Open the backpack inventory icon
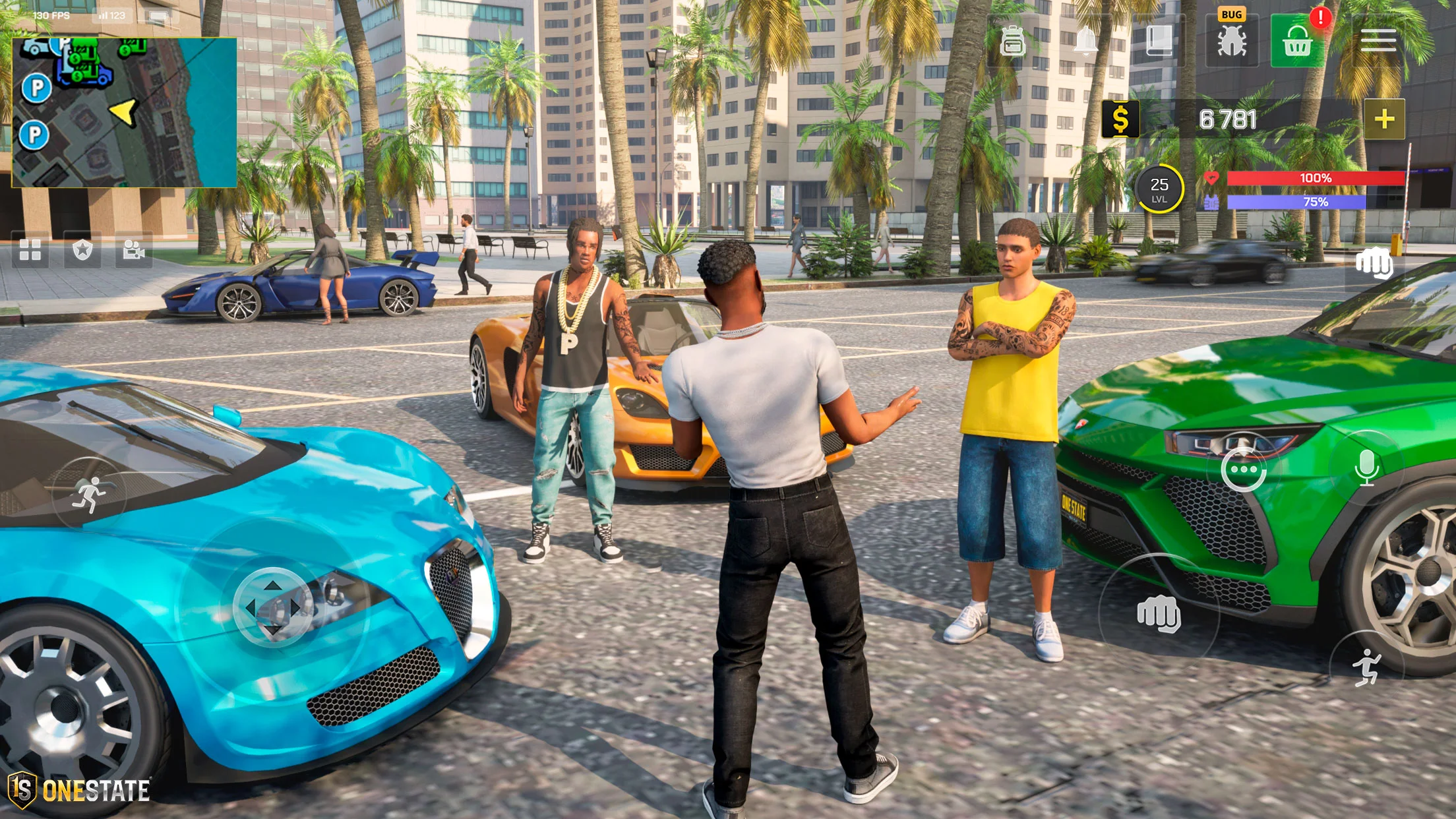 point(1012,42)
